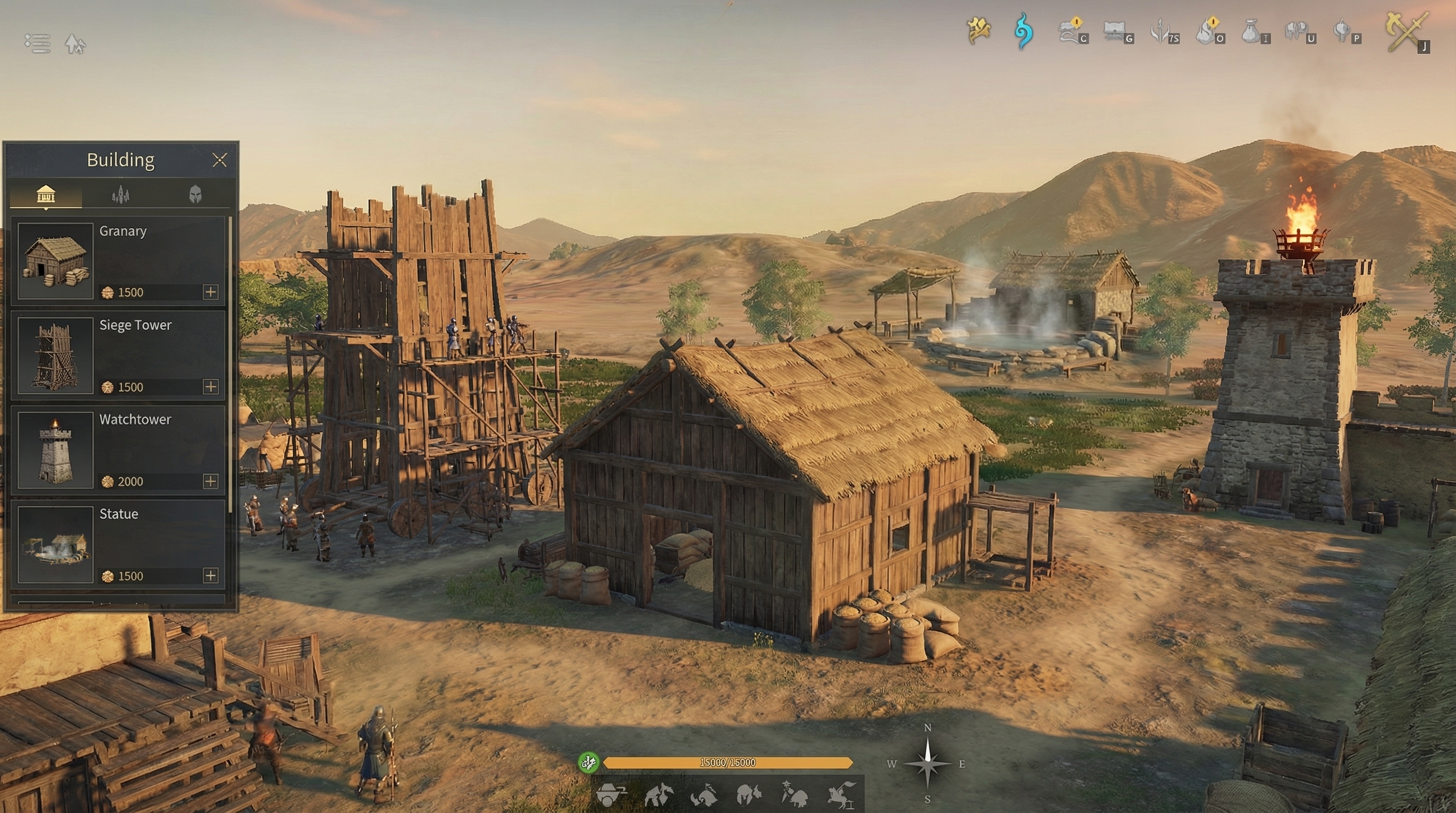Click the plus button for Watchtower
1456x813 pixels.
[x=210, y=481]
